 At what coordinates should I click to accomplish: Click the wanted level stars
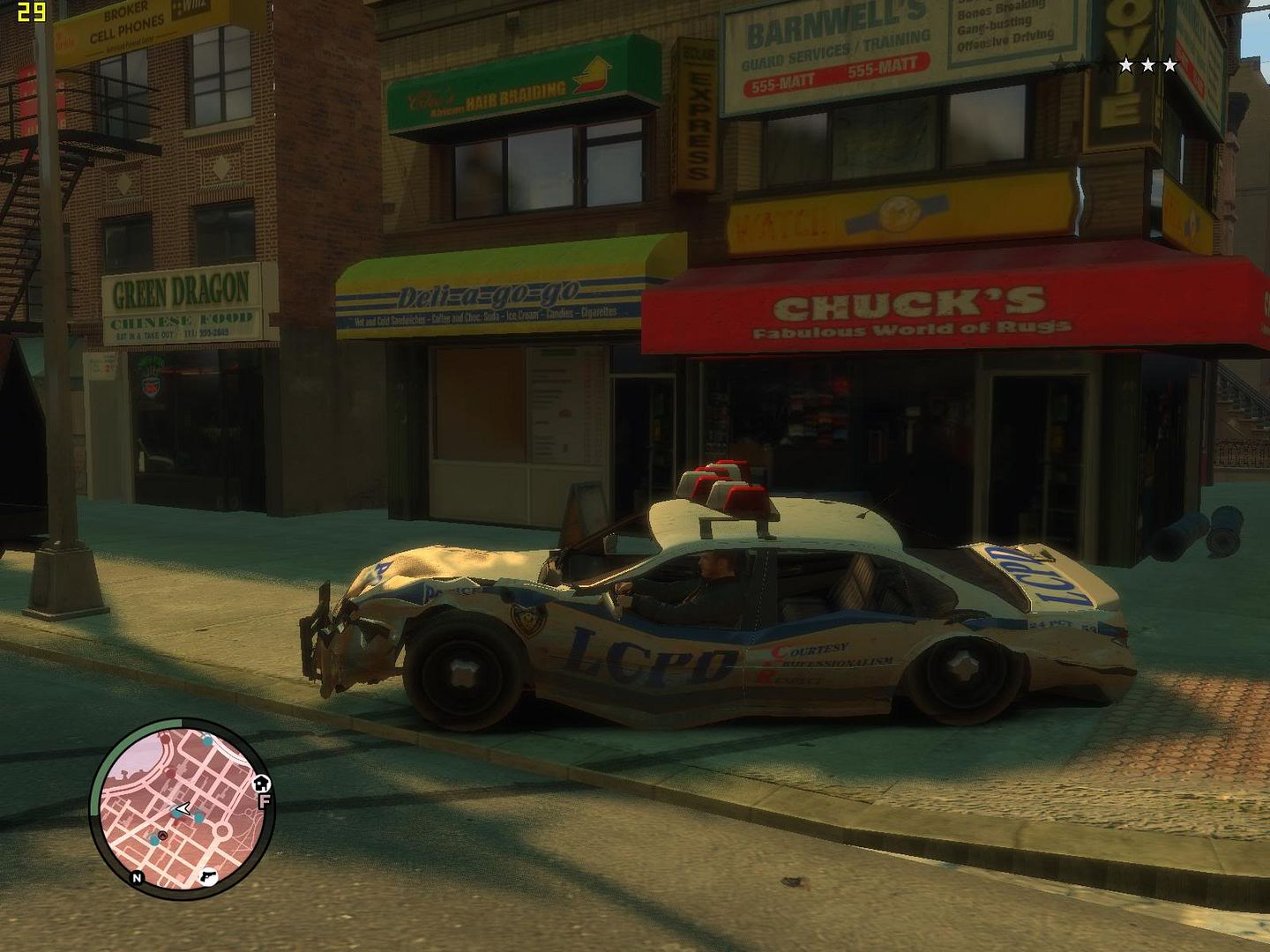(x=1147, y=65)
